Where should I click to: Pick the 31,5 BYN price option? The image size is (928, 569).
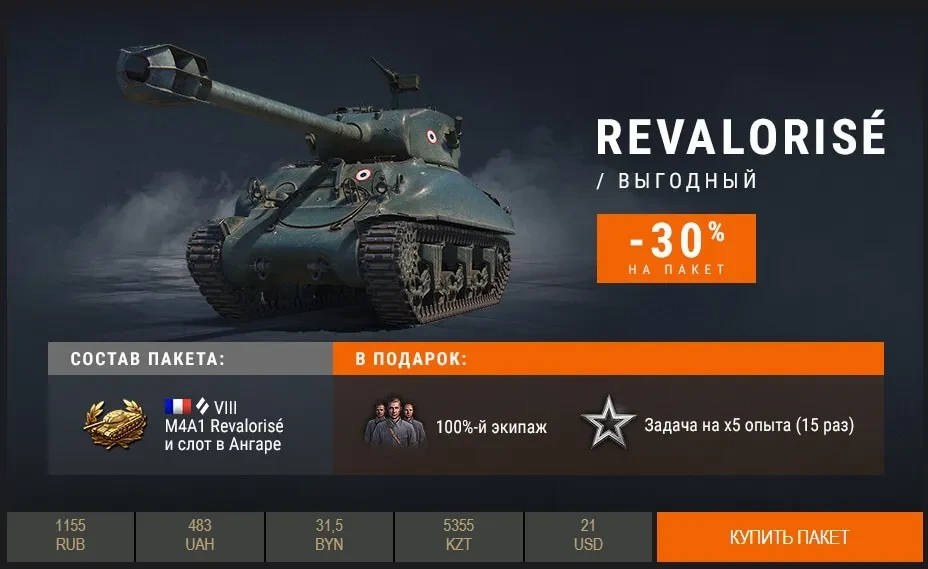329,536
